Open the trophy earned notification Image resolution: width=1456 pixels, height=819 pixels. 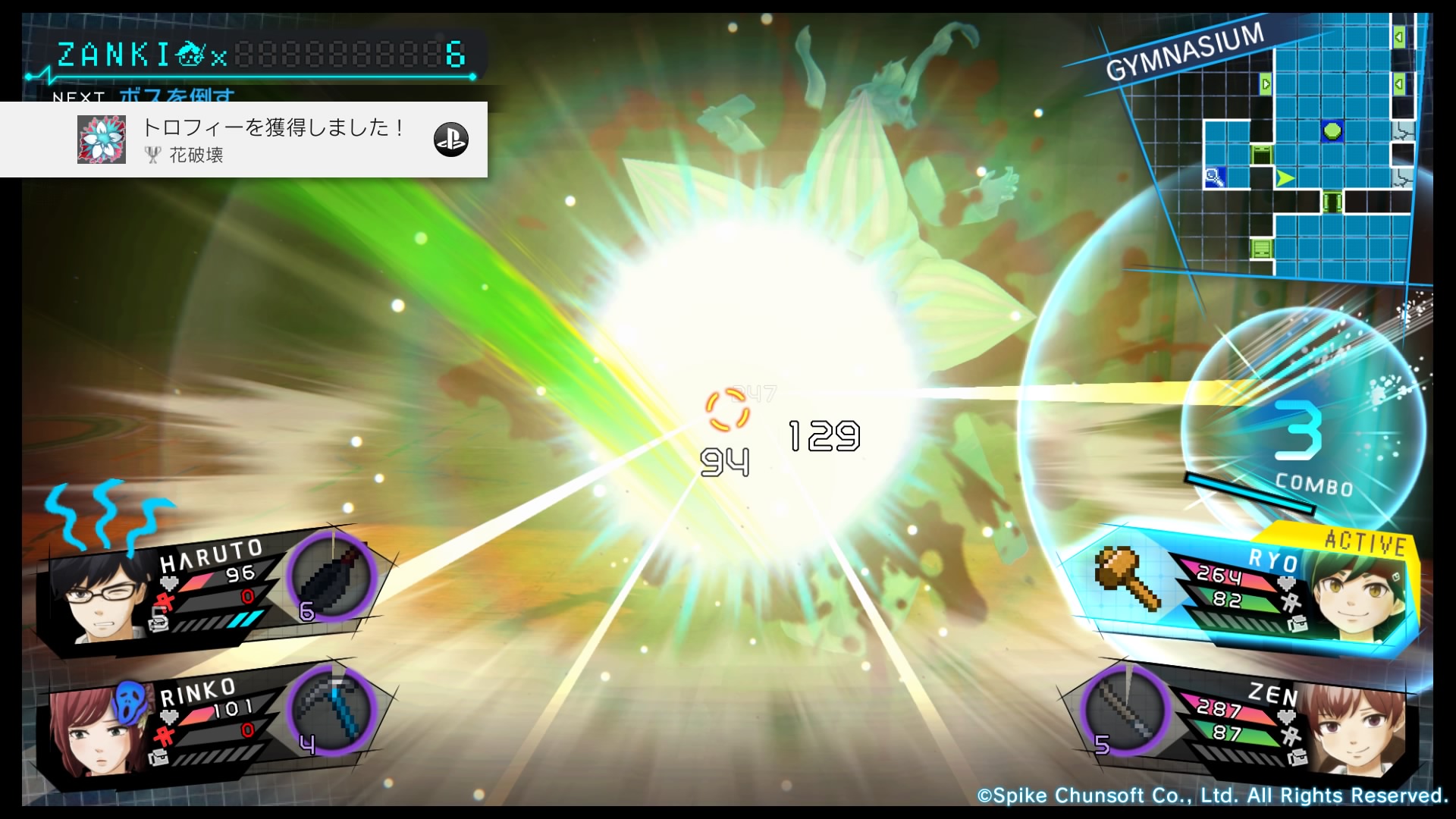click(x=273, y=140)
